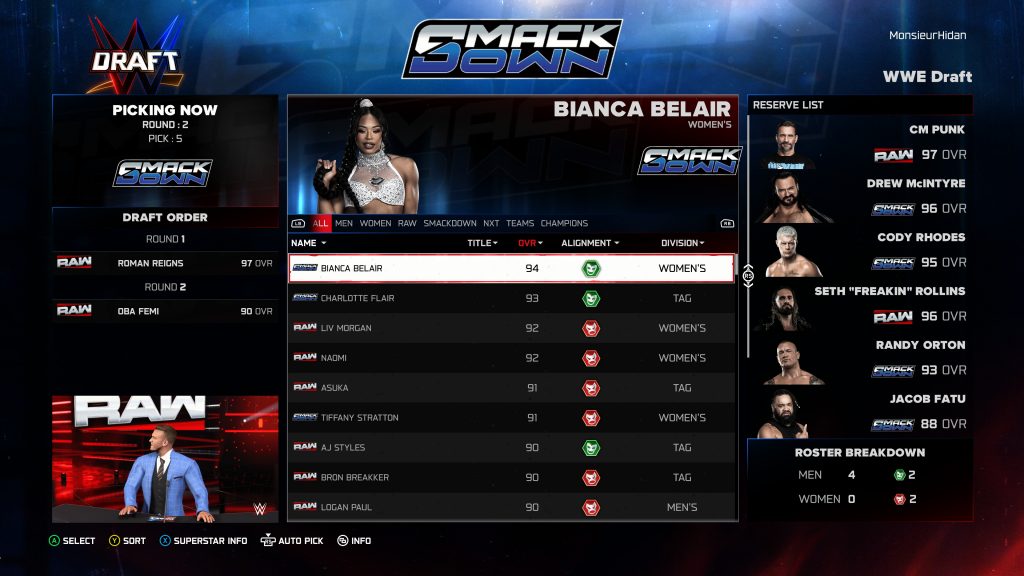Select CM Punk in the reserve list

(x=860, y=142)
